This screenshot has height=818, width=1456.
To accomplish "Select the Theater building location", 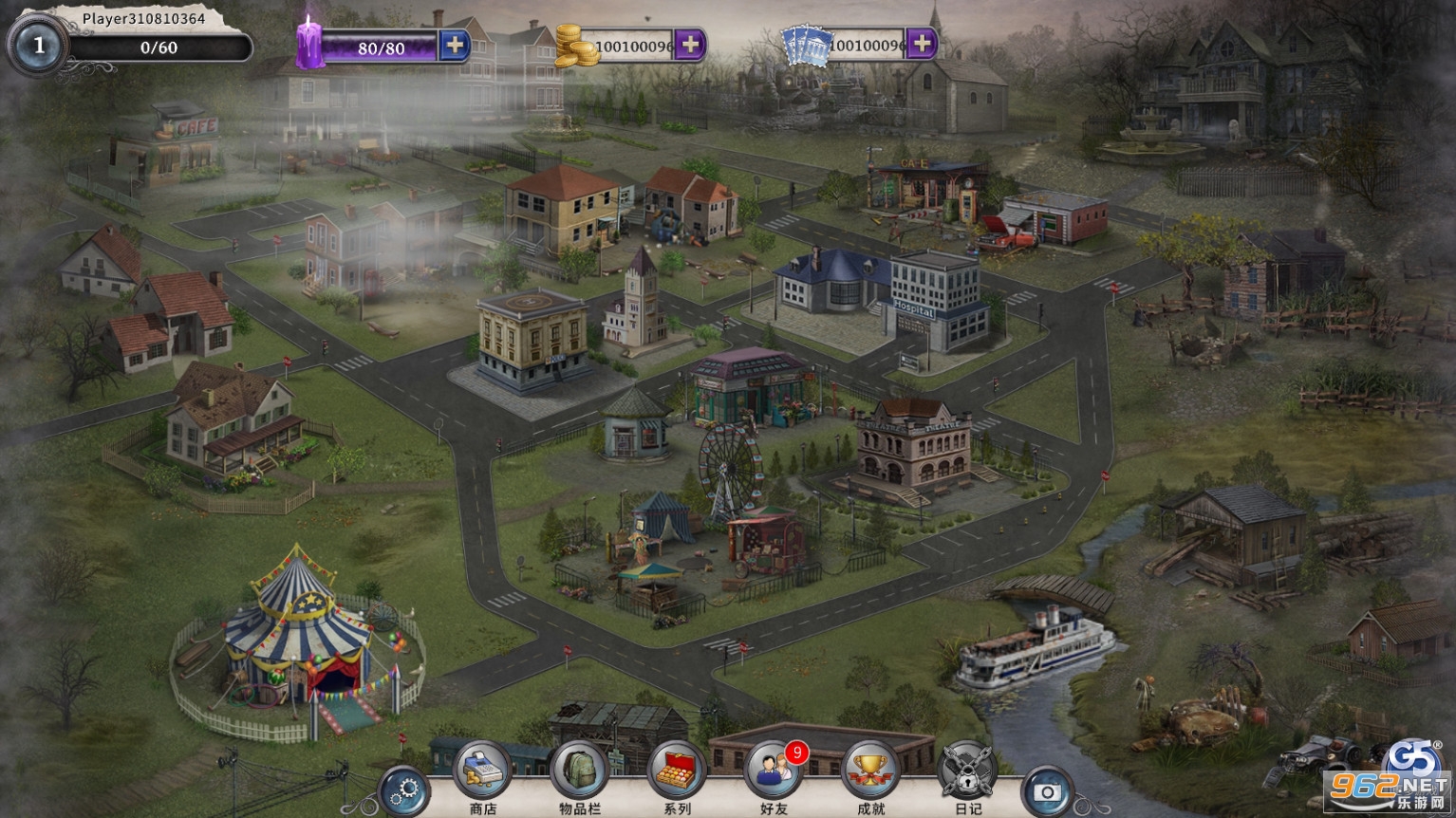I will coord(913,446).
